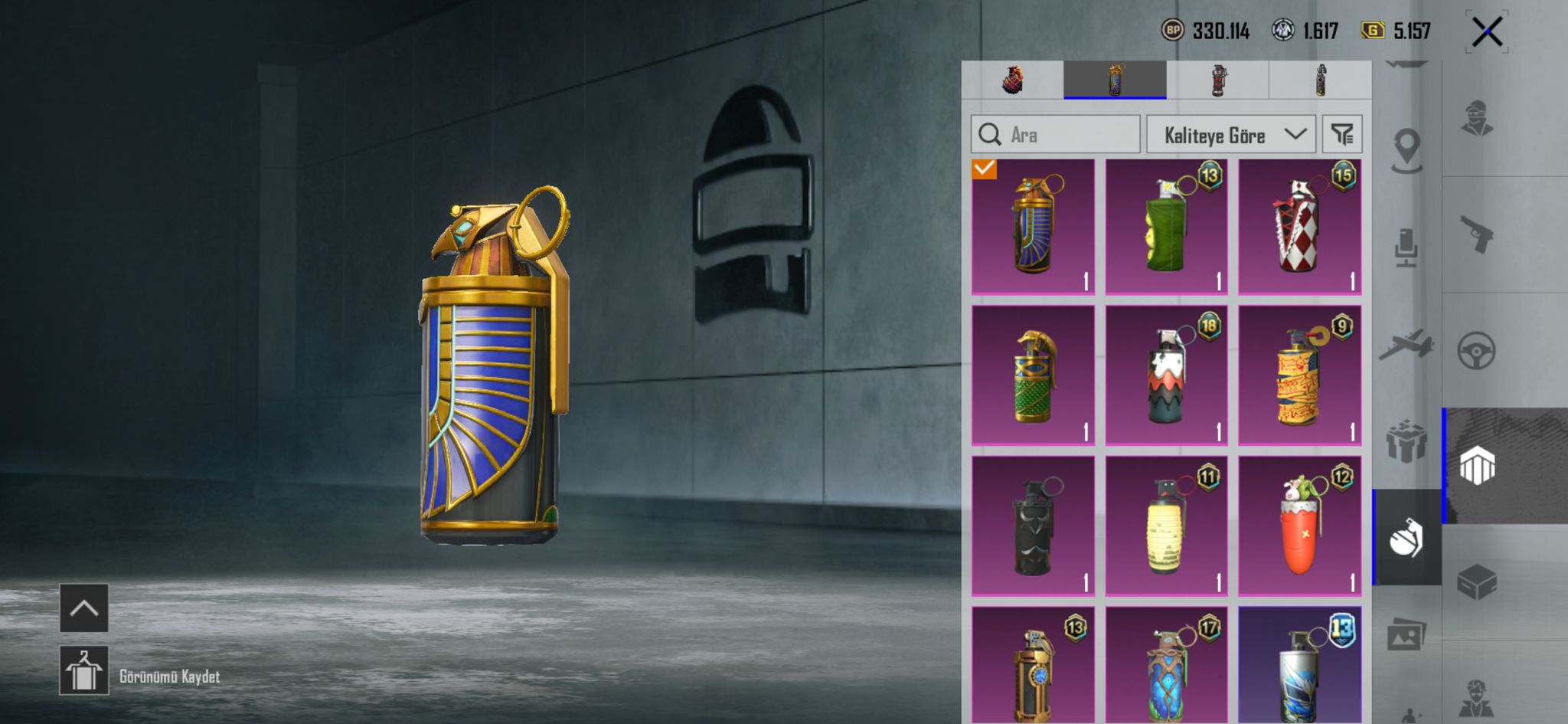Open the steering wheel vehicle category

(1477, 351)
